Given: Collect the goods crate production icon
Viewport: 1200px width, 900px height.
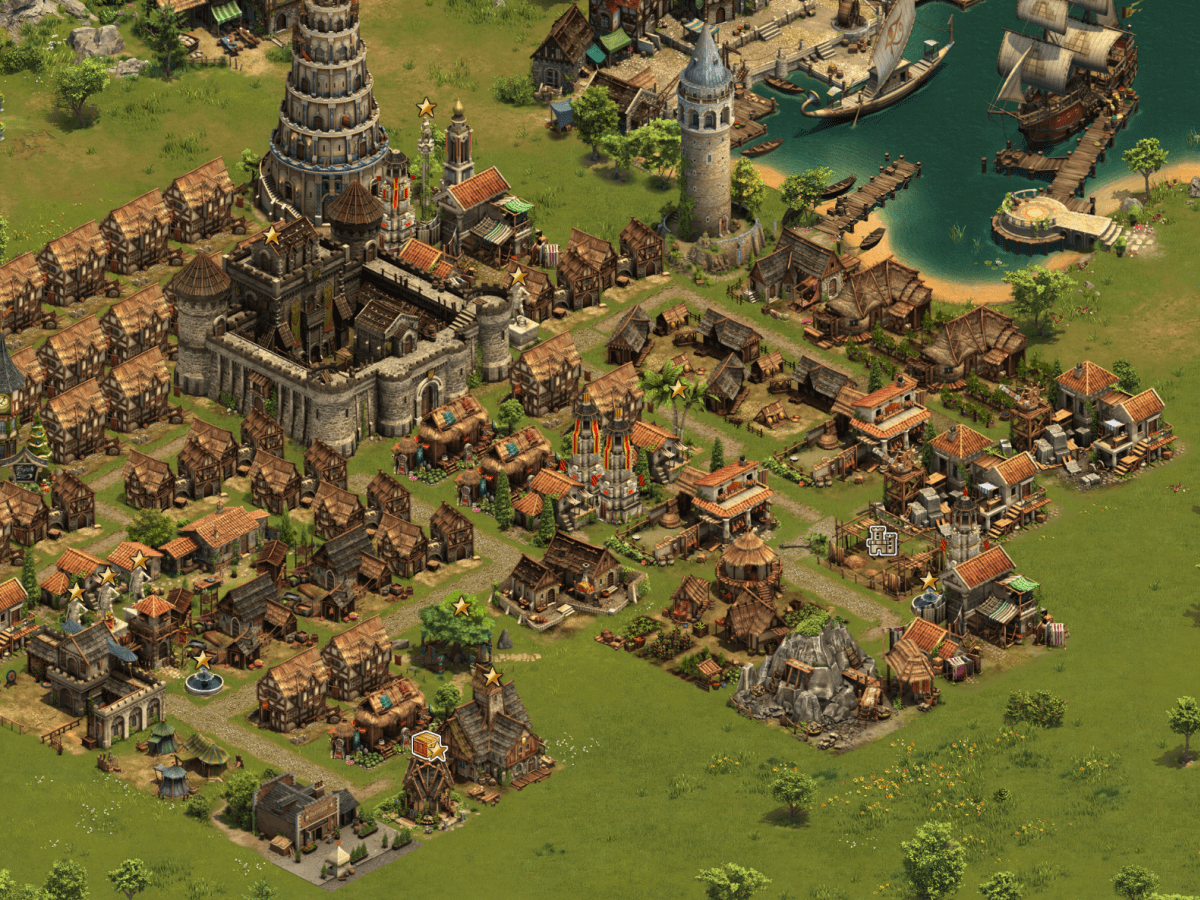Looking at the screenshot, I should coord(426,744).
